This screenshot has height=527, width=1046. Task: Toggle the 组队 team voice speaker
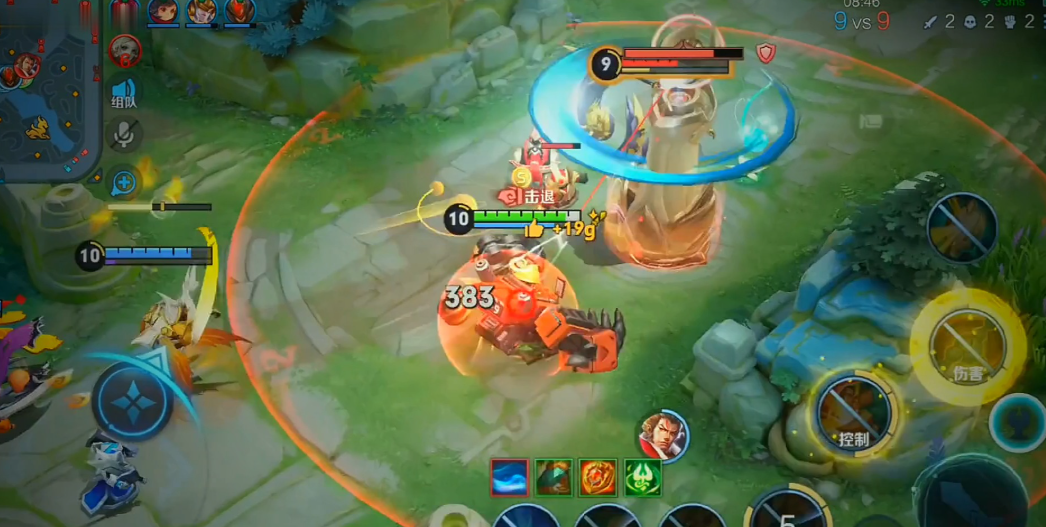tap(124, 93)
